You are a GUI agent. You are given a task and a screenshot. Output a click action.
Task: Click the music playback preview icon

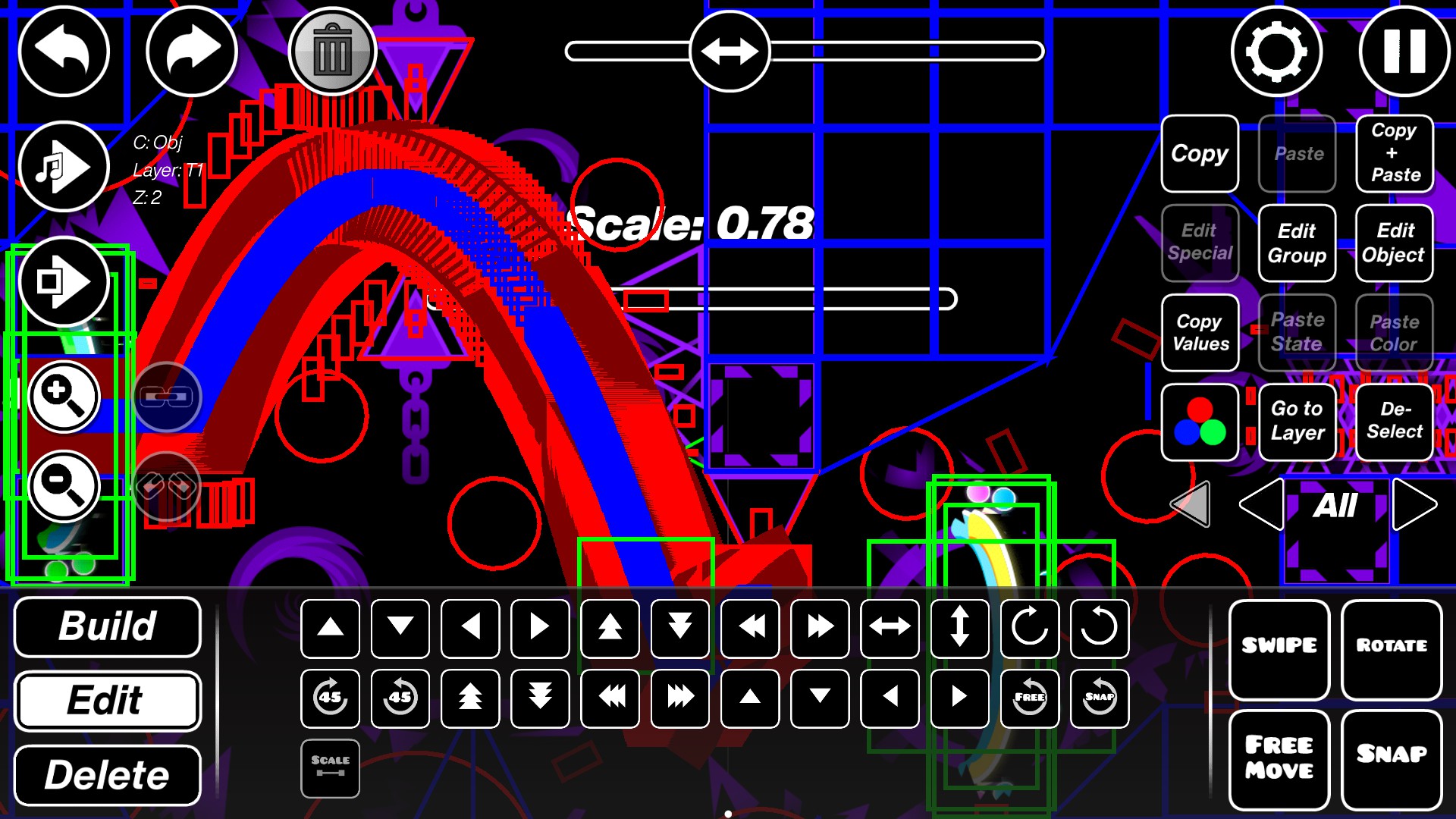pyautogui.click(x=64, y=165)
